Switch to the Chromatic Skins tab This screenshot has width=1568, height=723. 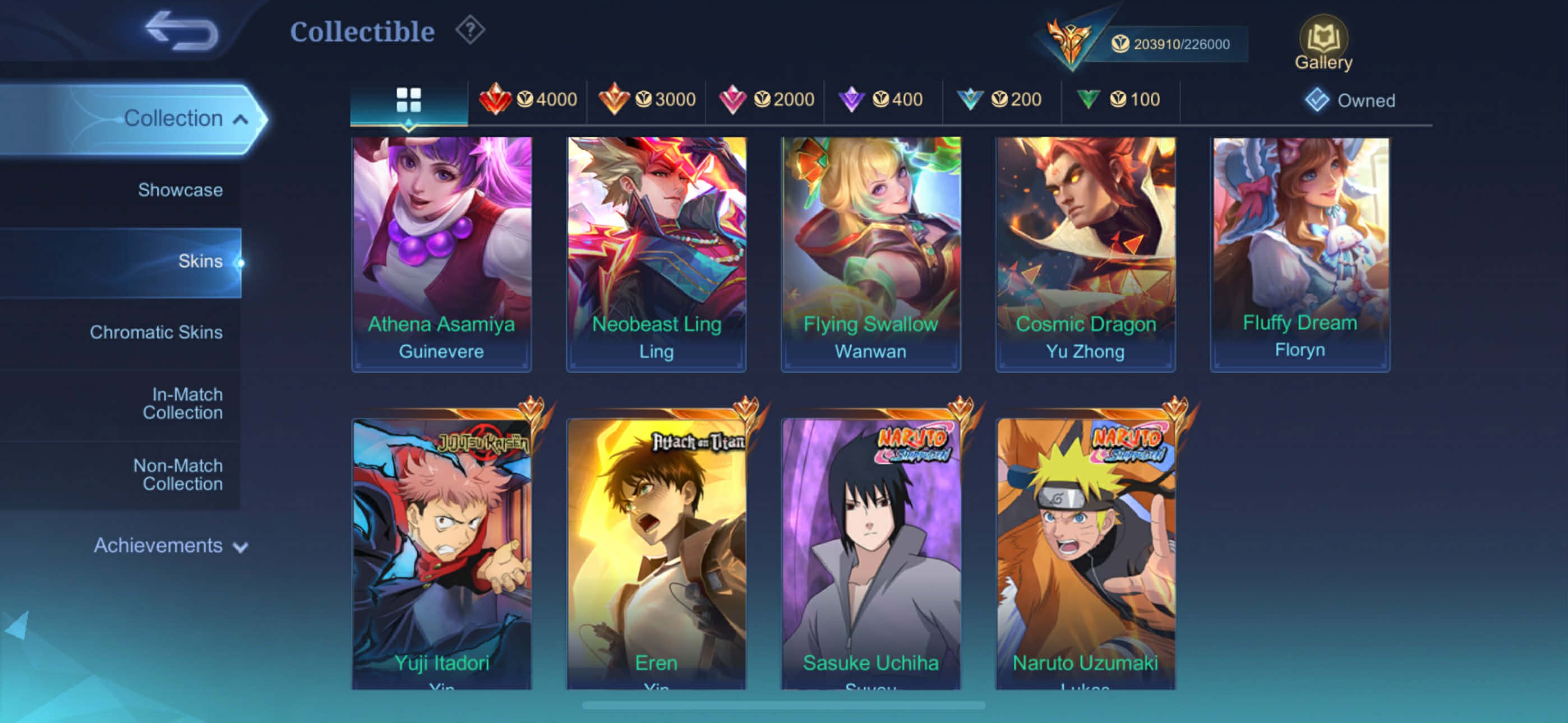158,332
